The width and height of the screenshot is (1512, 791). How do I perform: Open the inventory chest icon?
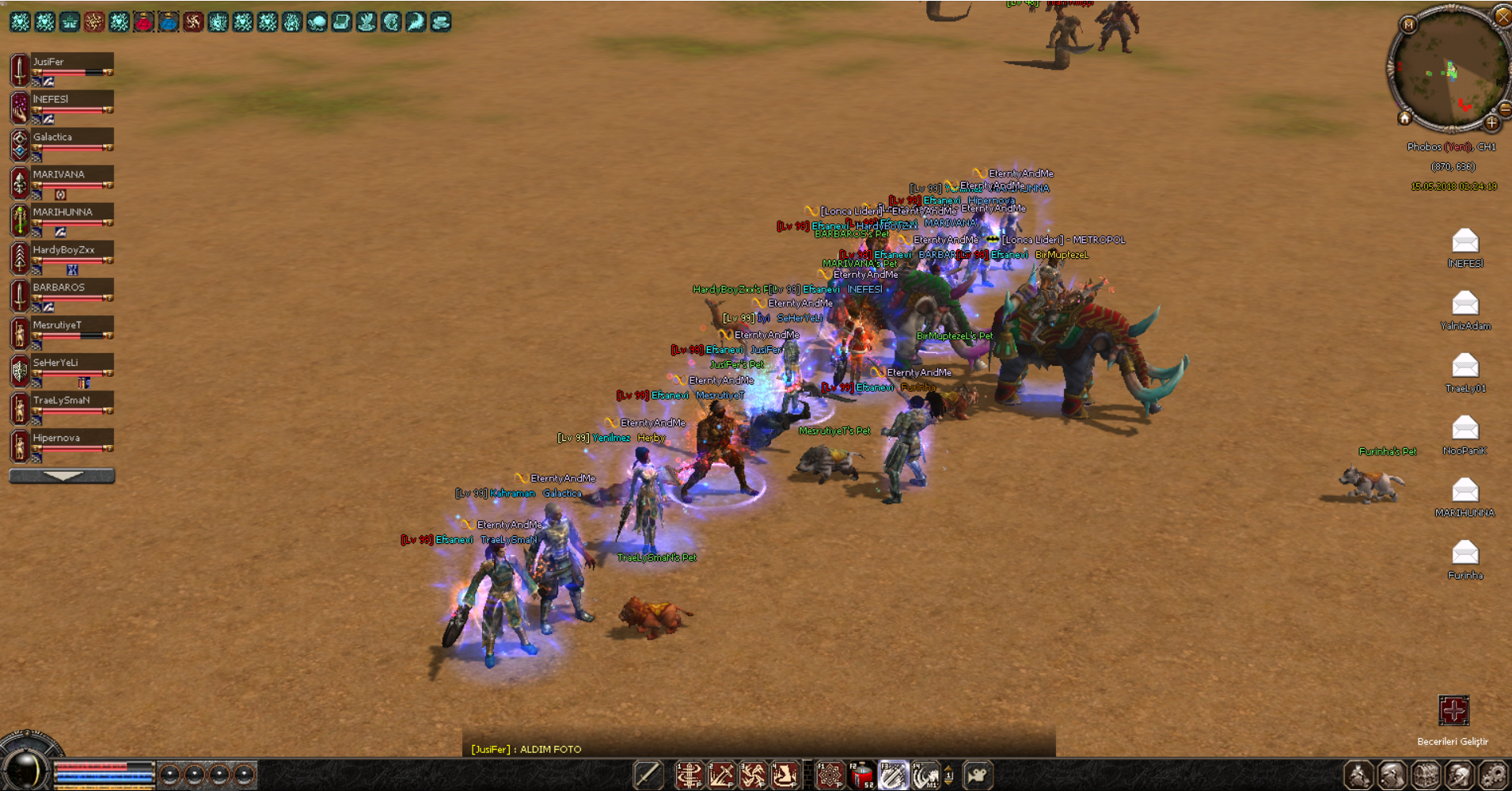point(1426,776)
